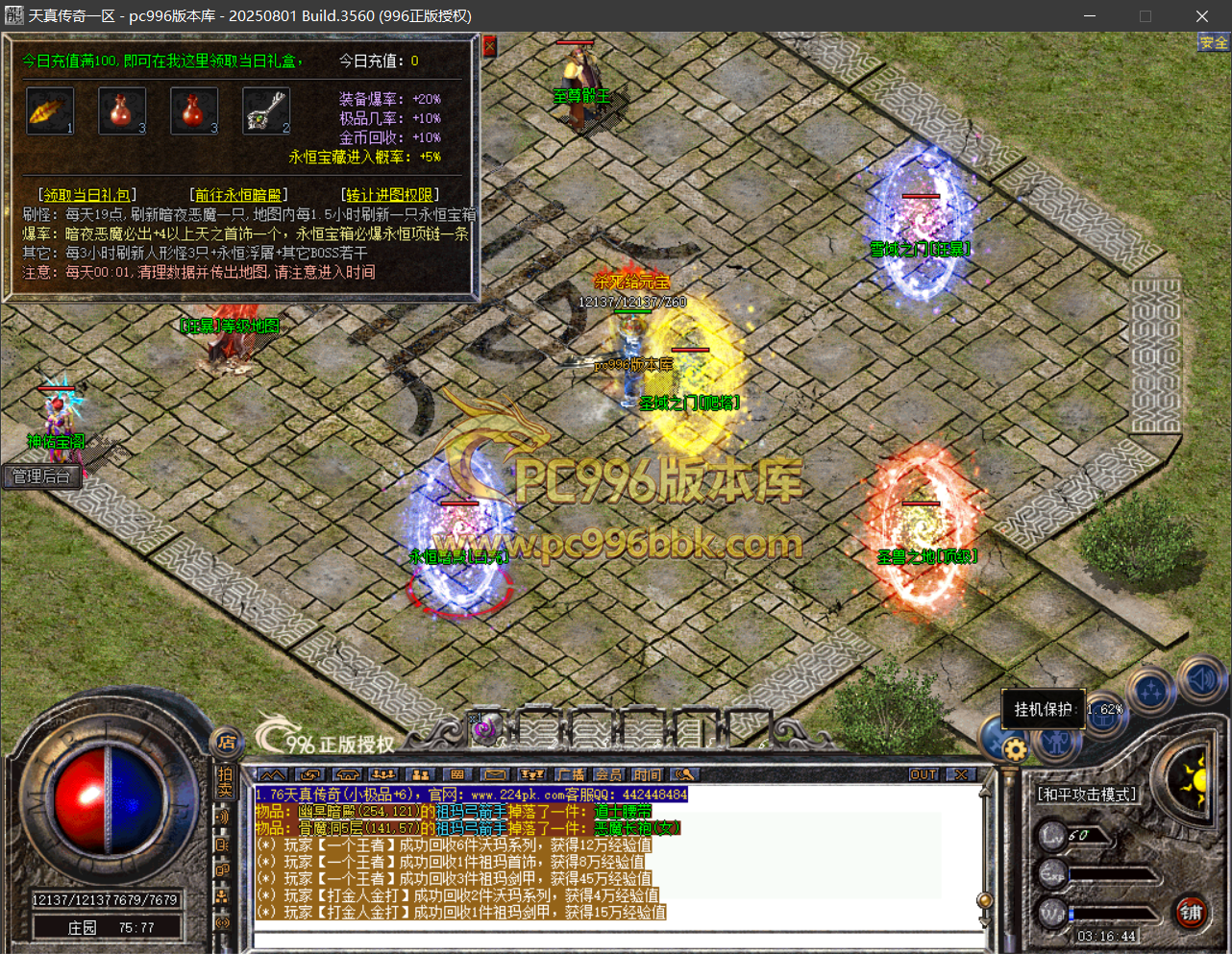The height and width of the screenshot is (954, 1232).
Task: Select the transfer map permission link
Action: pyautogui.click(x=390, y=195)
